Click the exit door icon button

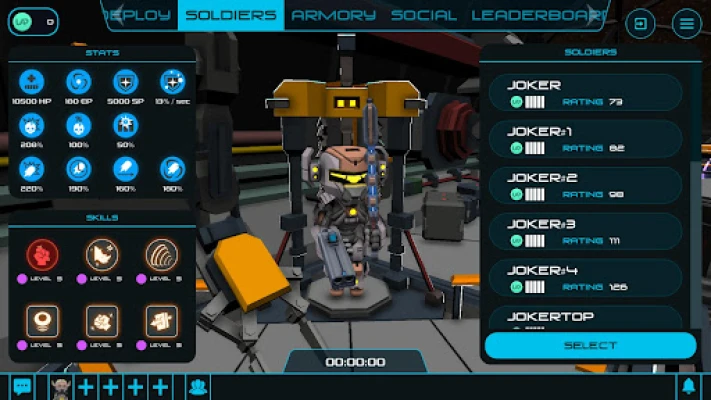coord(640,23)
